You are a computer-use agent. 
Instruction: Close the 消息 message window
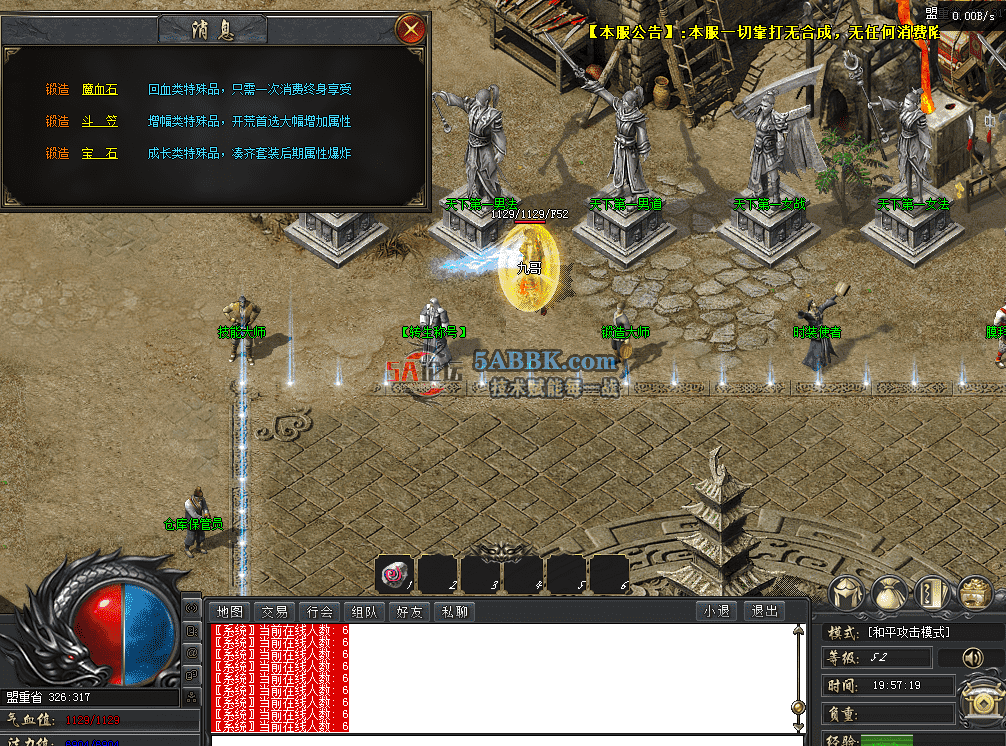click(x=410, y=29)
